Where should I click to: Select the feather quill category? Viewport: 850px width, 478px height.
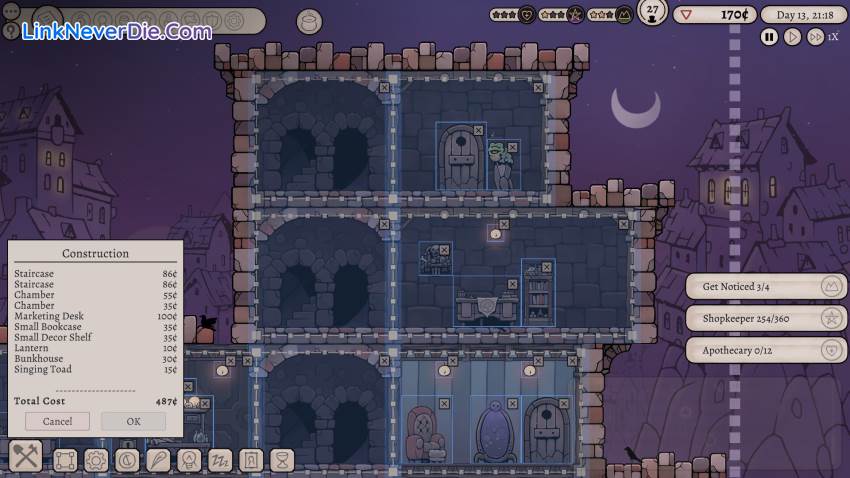coord(158,459)
